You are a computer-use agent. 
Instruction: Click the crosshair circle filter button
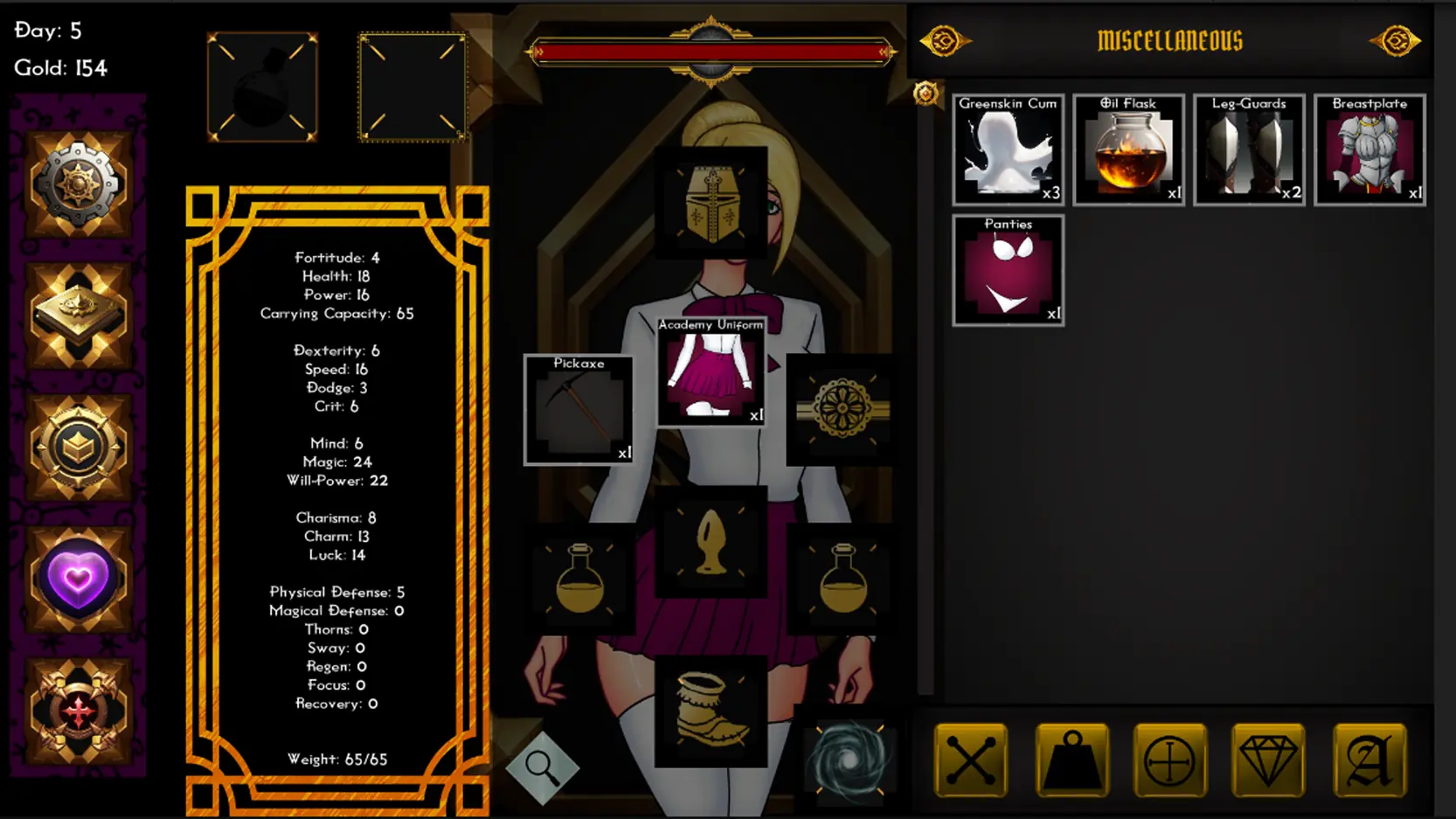coord(1169,760)
